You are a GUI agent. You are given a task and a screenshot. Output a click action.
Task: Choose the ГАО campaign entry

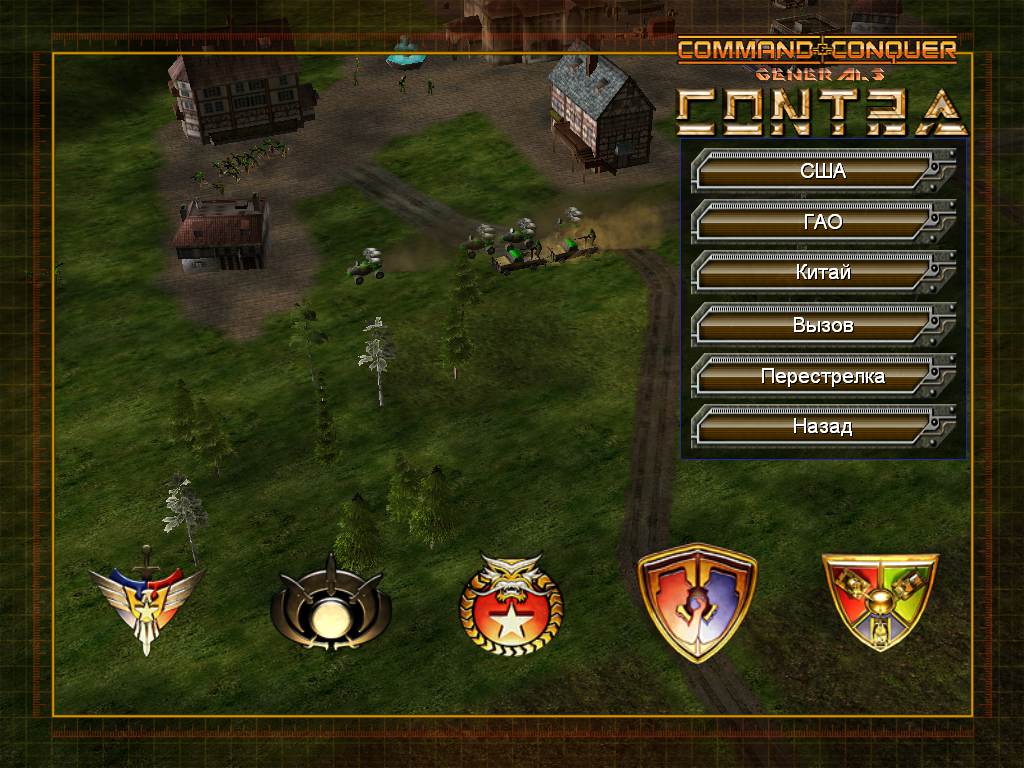click(x=822, y=222)
